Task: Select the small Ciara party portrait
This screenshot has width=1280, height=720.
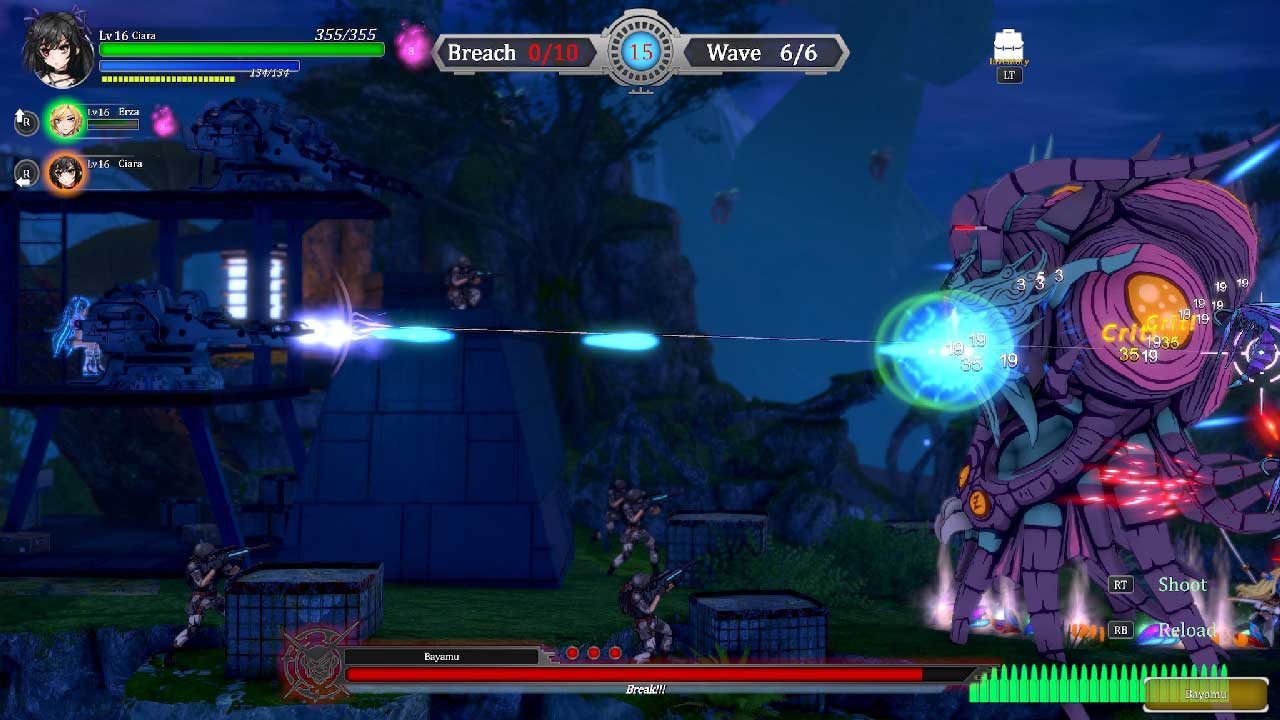Action: (x=67, y=173)
